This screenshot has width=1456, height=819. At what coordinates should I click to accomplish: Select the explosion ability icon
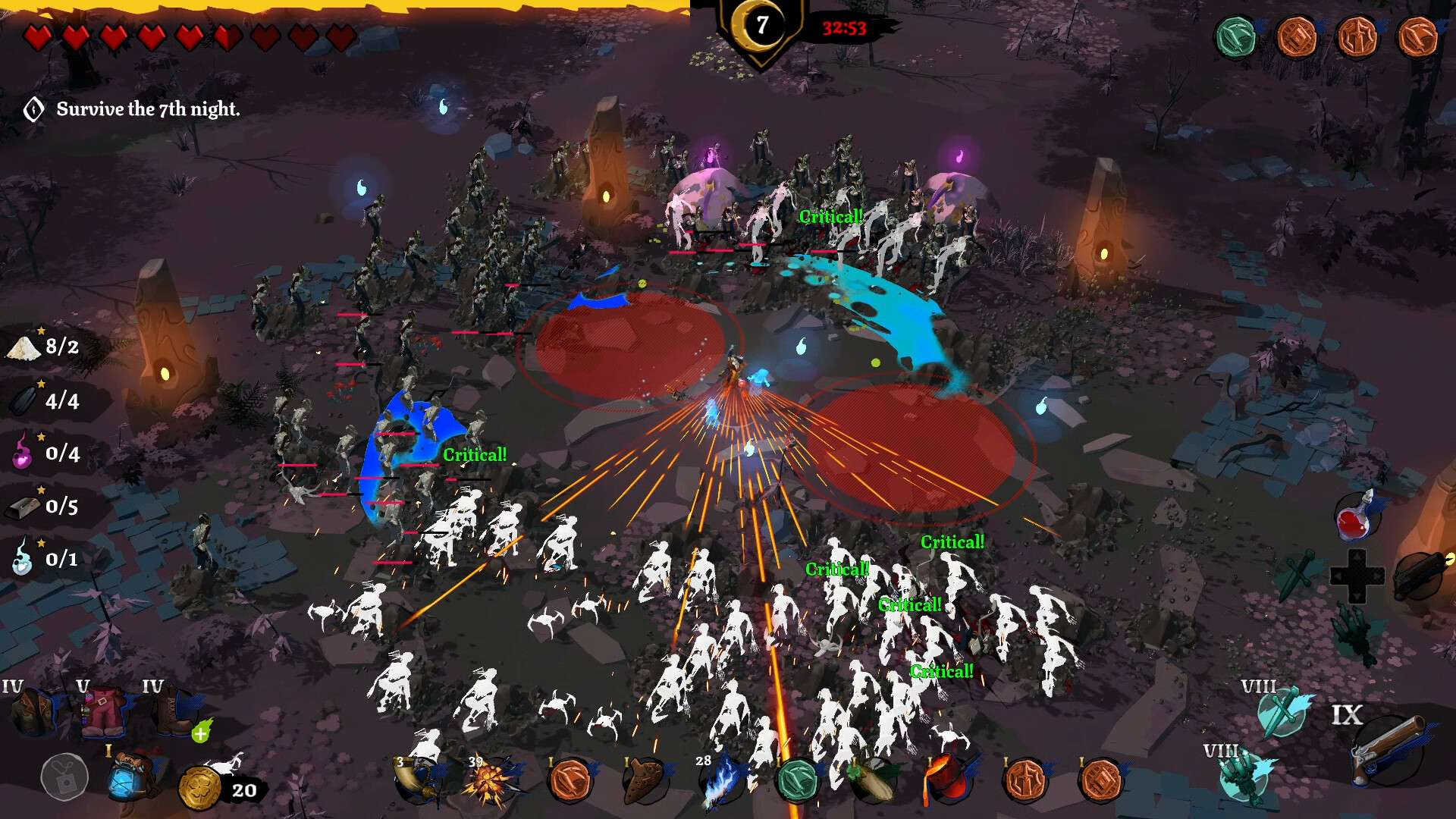click(x=489, y=783)
